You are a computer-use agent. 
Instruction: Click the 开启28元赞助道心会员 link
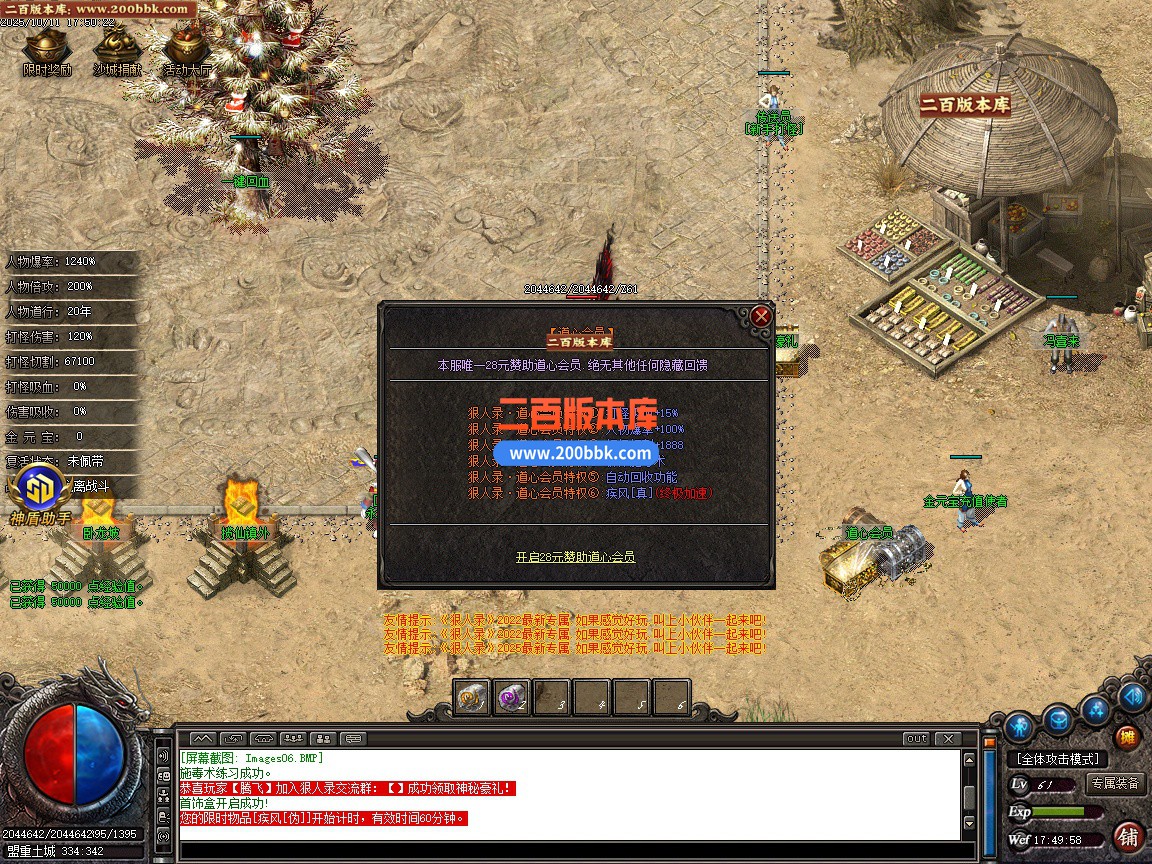click(575, 557)
